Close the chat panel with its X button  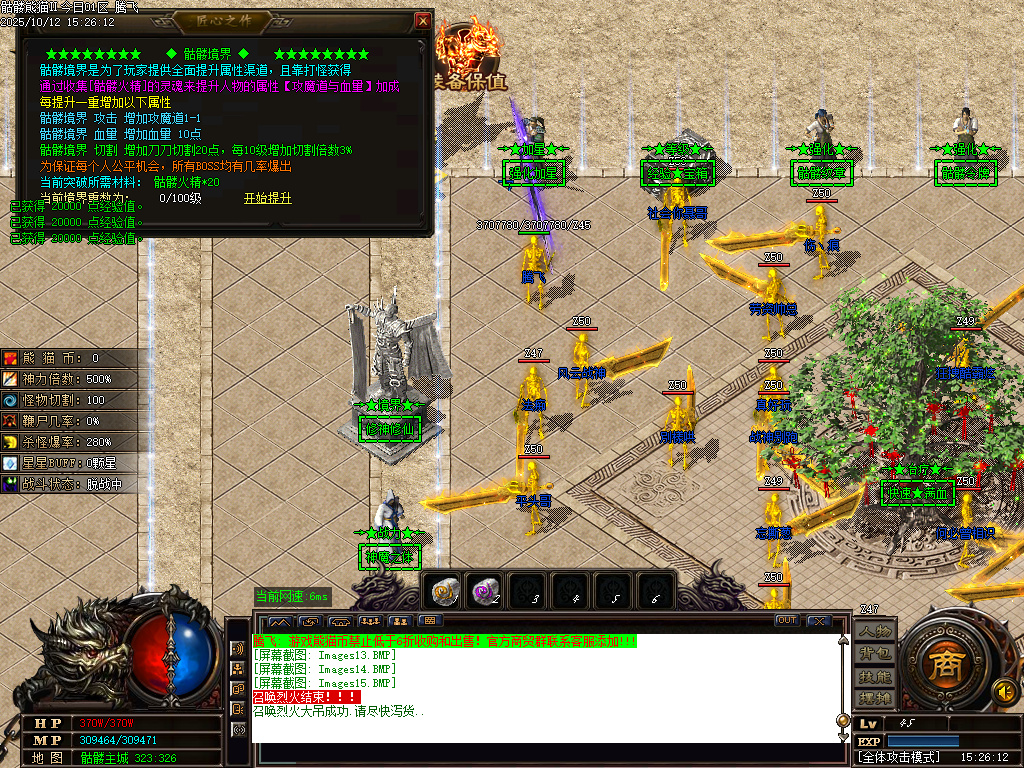pyautogui.click(x=818, y=621)
